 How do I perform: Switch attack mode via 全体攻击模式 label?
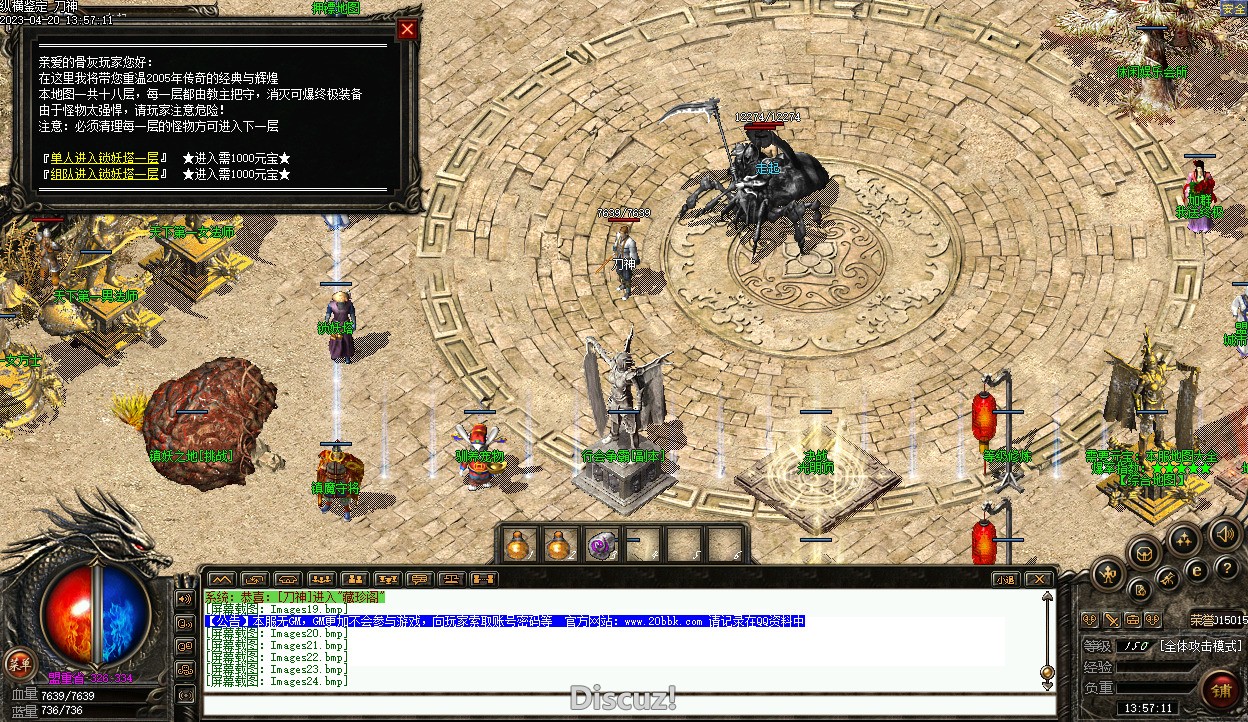[x=1200, y=647]
